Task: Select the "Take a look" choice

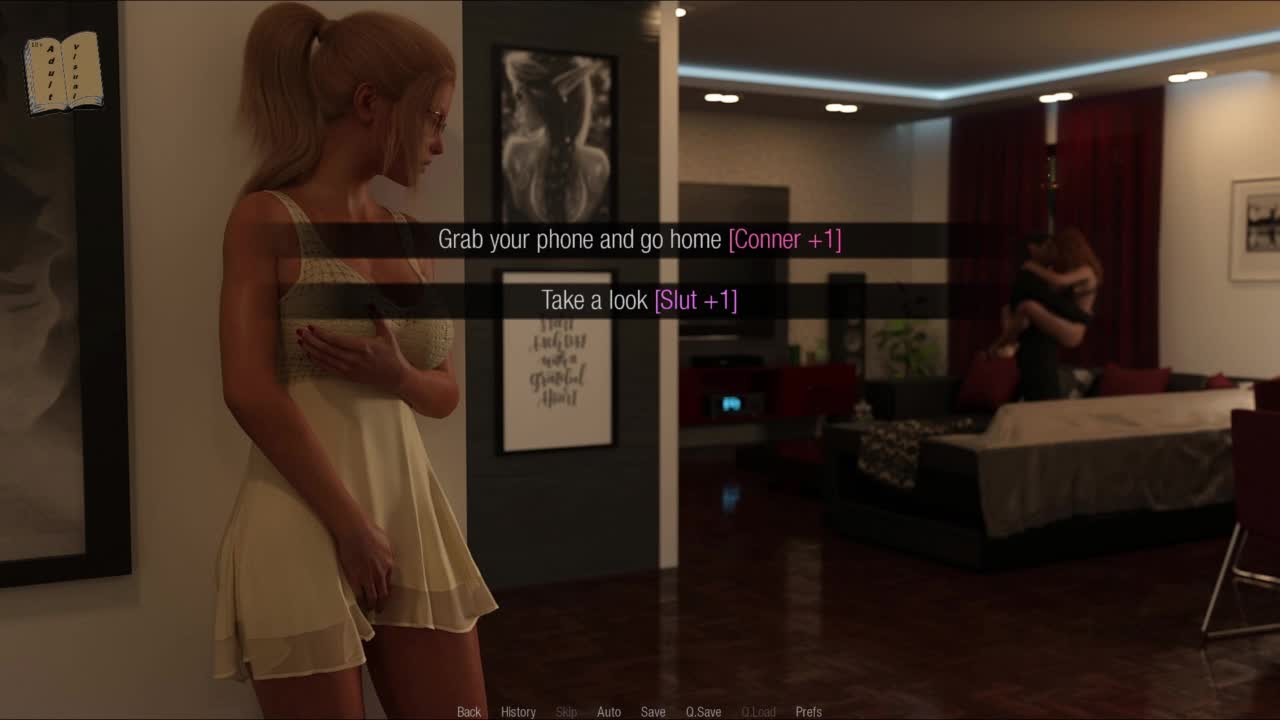Action: pyautogui.click(x=639, y=300)
